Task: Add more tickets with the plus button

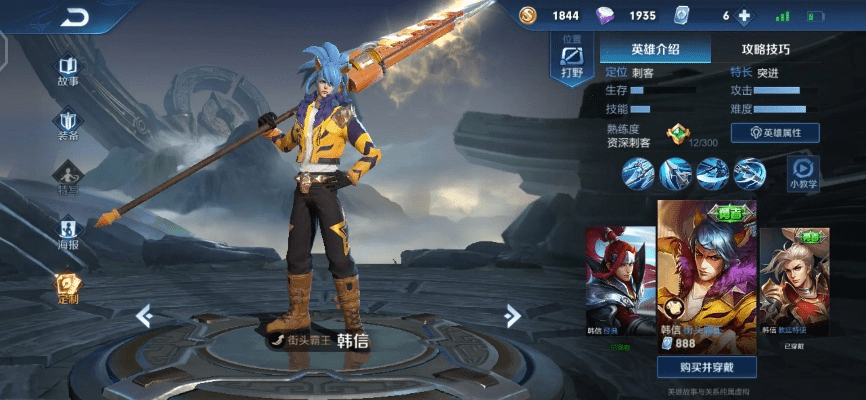Action: click(x=744, y=16)
